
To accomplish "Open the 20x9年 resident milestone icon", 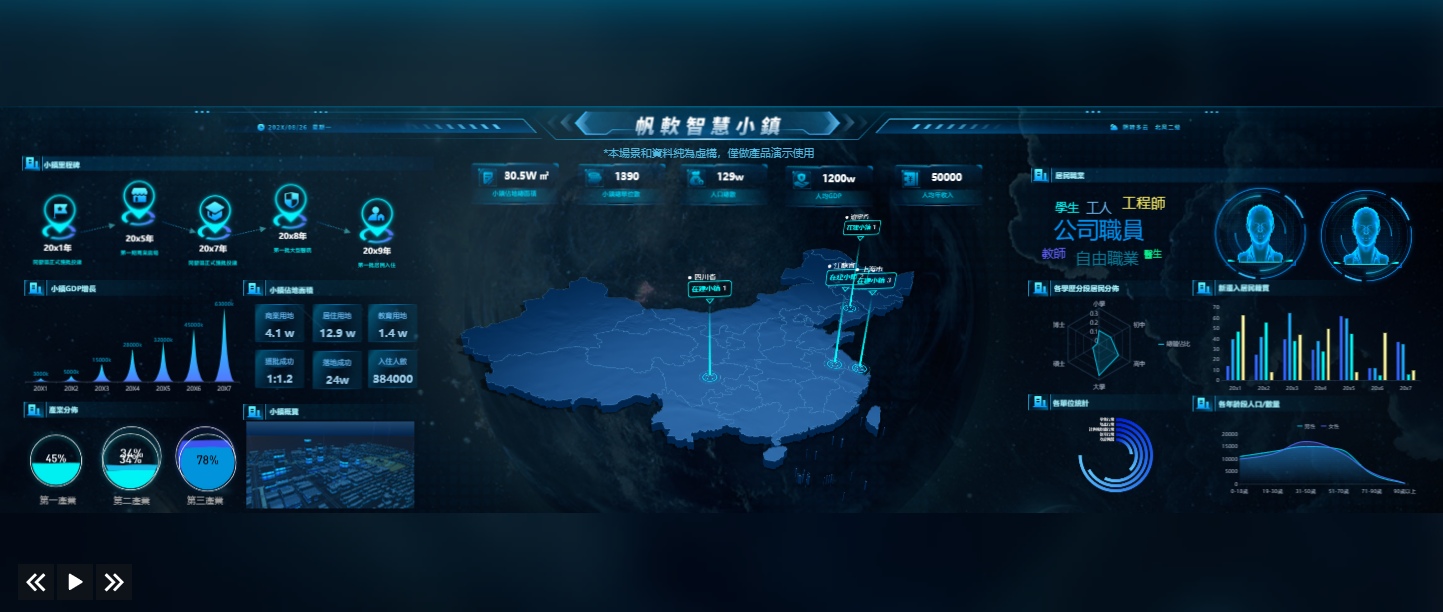I will (x=376, y=216).
